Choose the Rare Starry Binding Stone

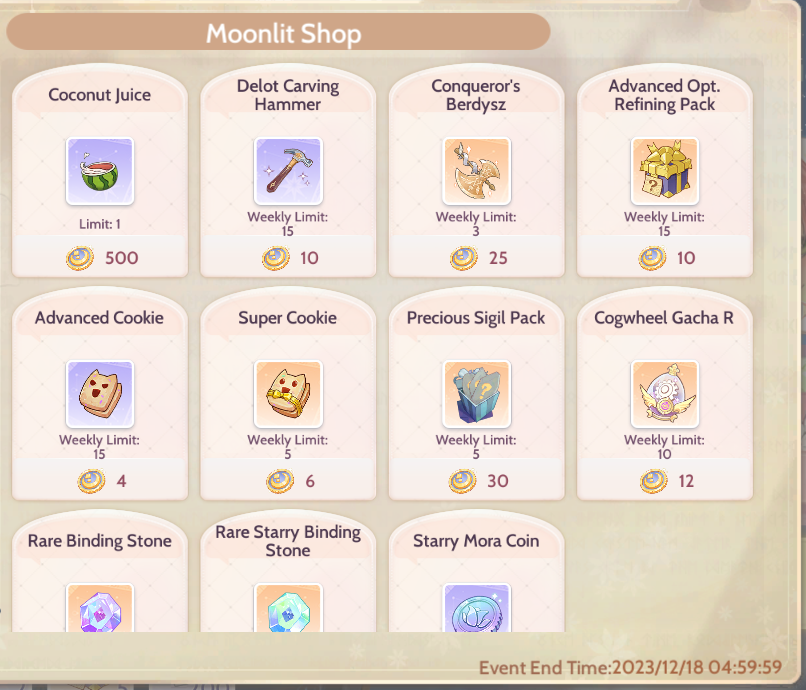click(x=288, y=608)
